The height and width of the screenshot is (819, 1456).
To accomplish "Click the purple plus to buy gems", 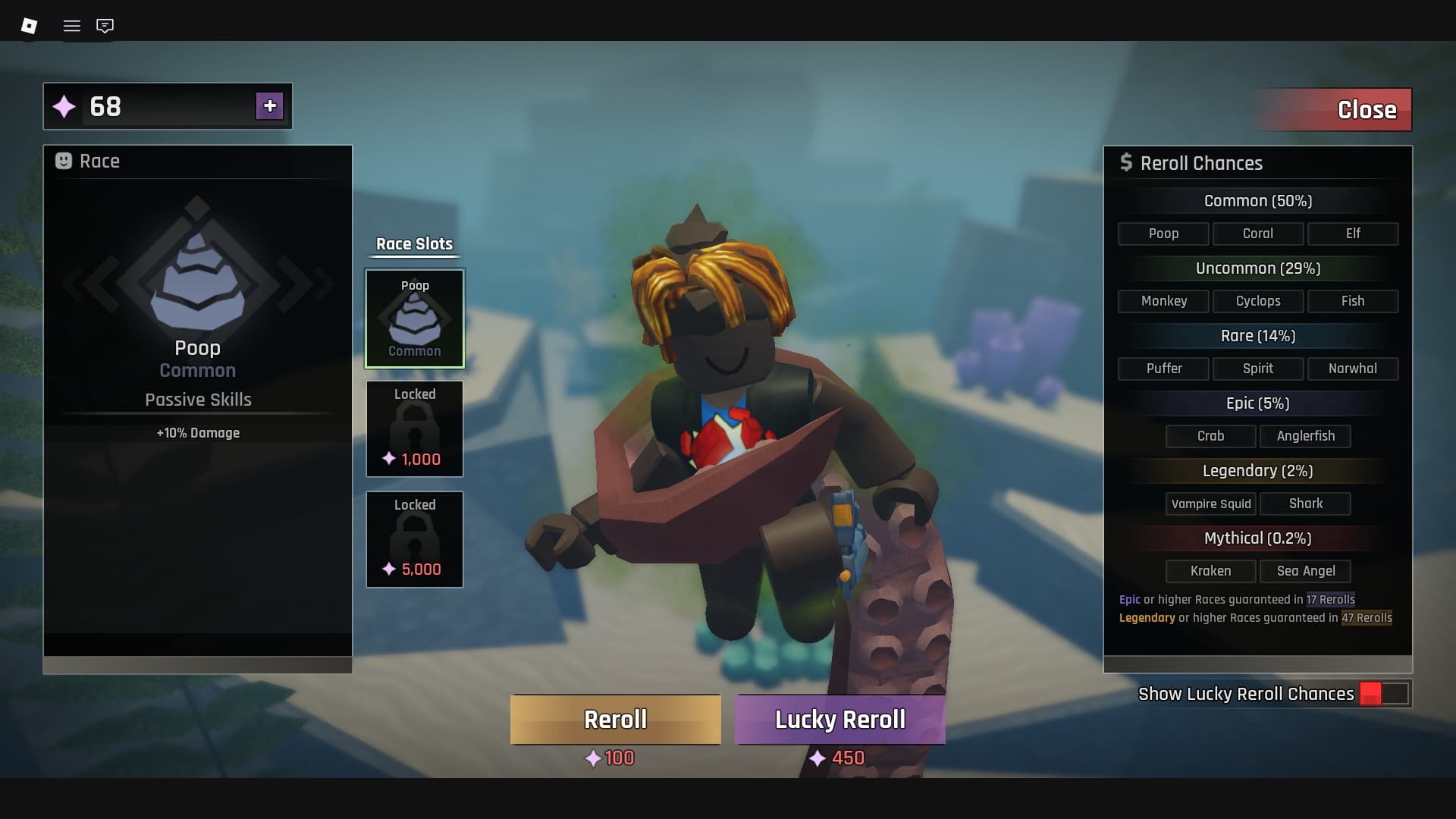I will (x=269, y=106).
